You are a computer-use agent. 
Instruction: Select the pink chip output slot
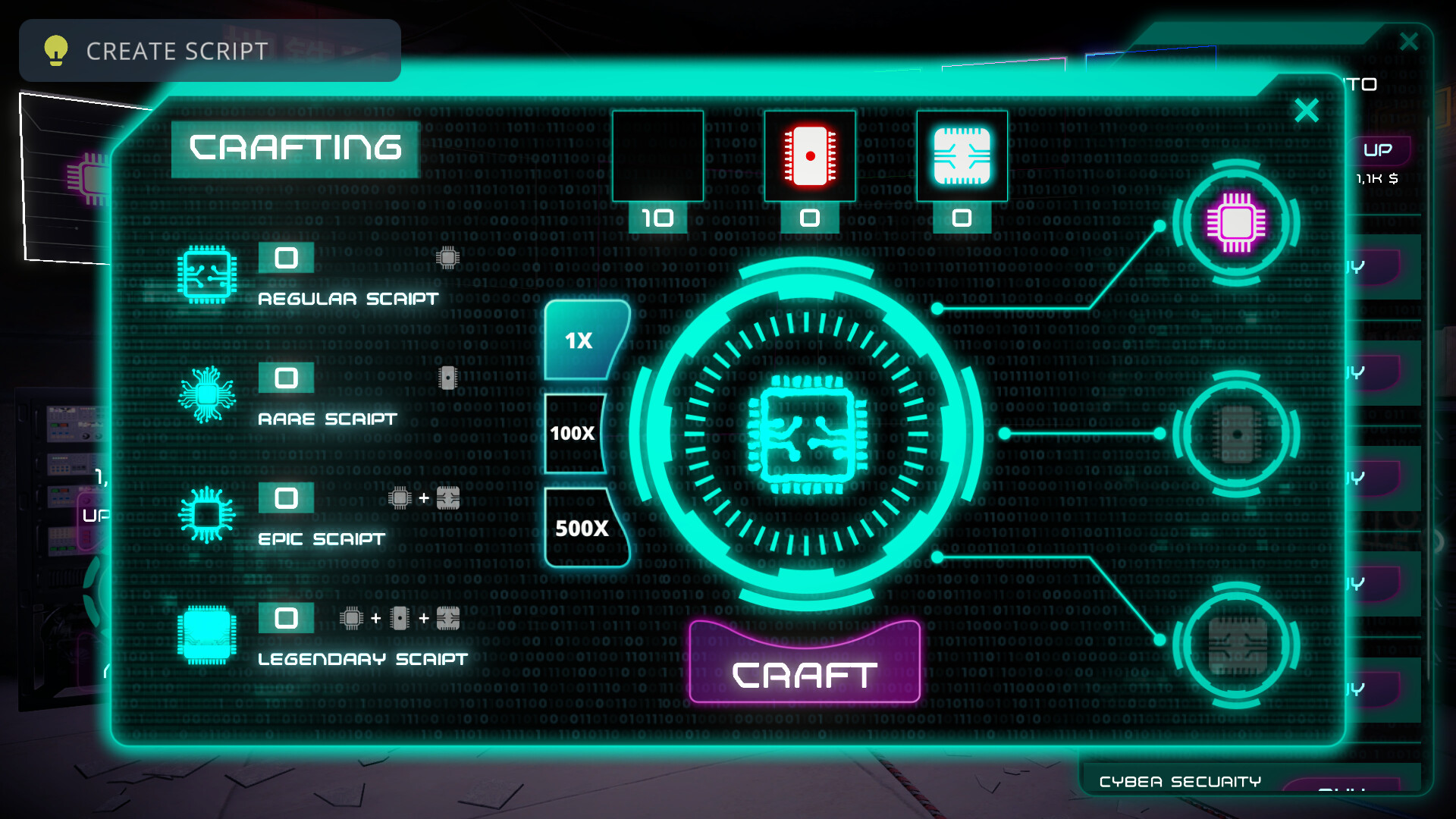[x=1238, y=224]
